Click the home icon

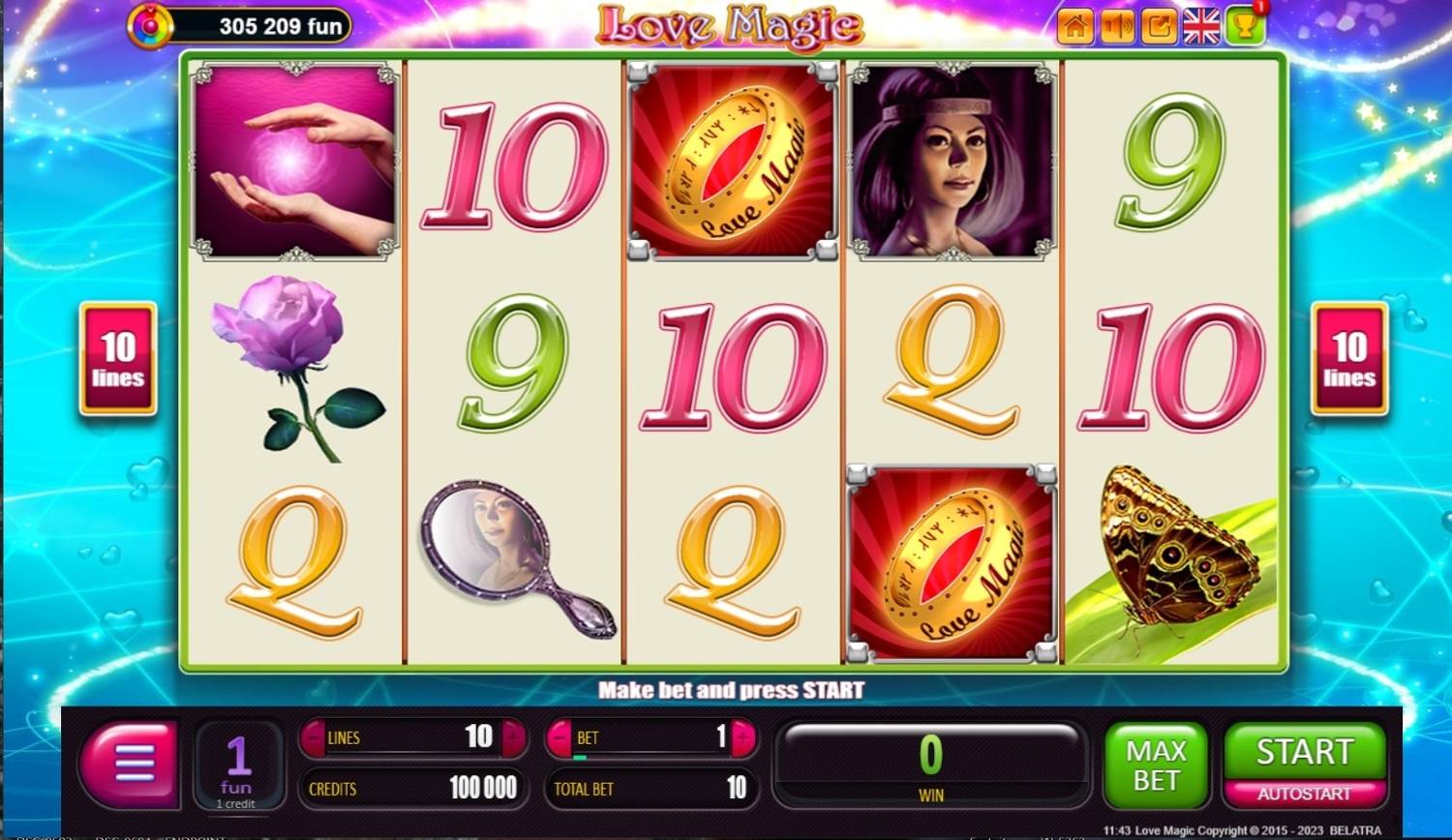pyautogui.click(x=1076, y=28)
